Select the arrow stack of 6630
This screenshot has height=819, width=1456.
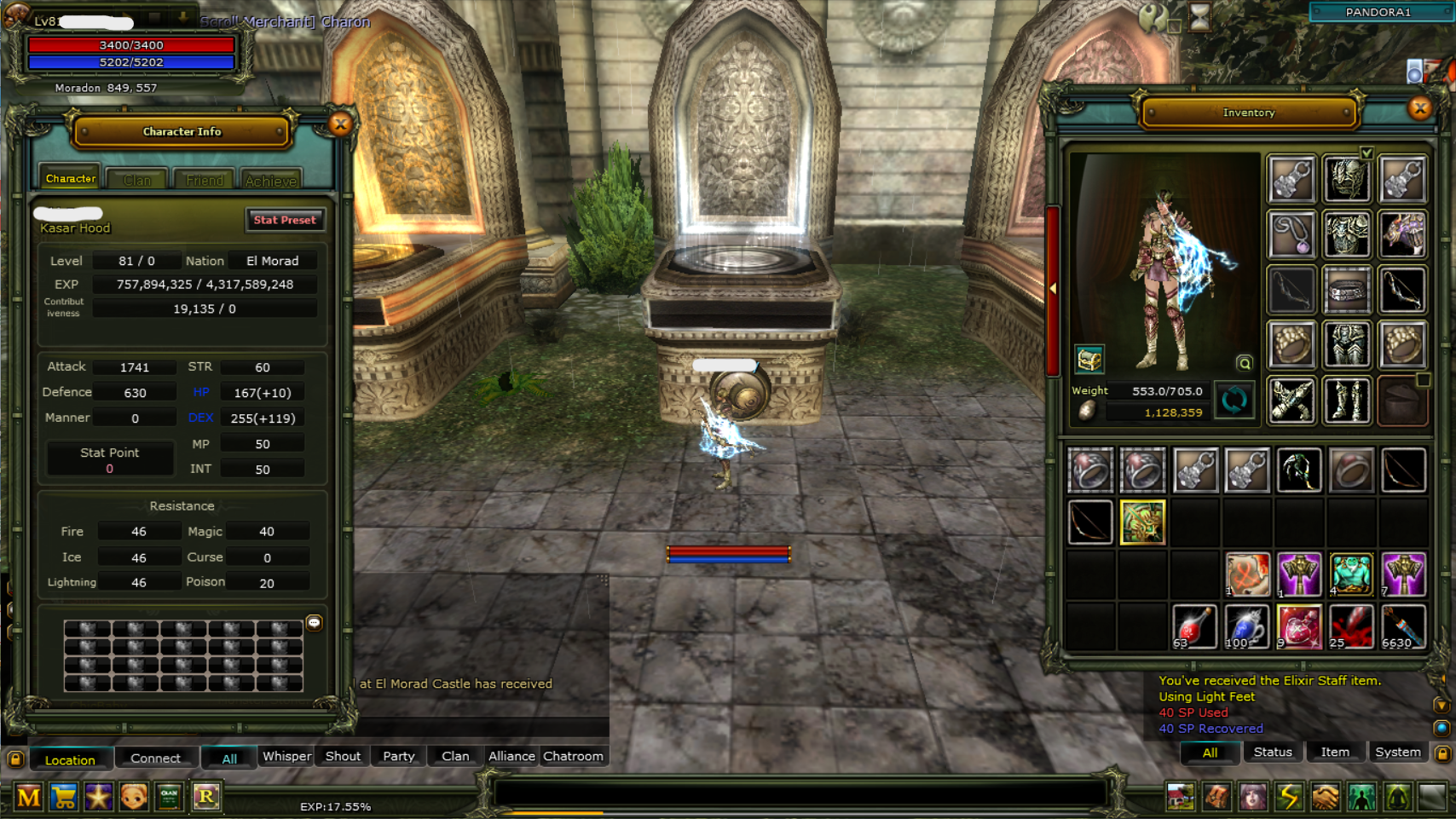tap(1402, 626)
